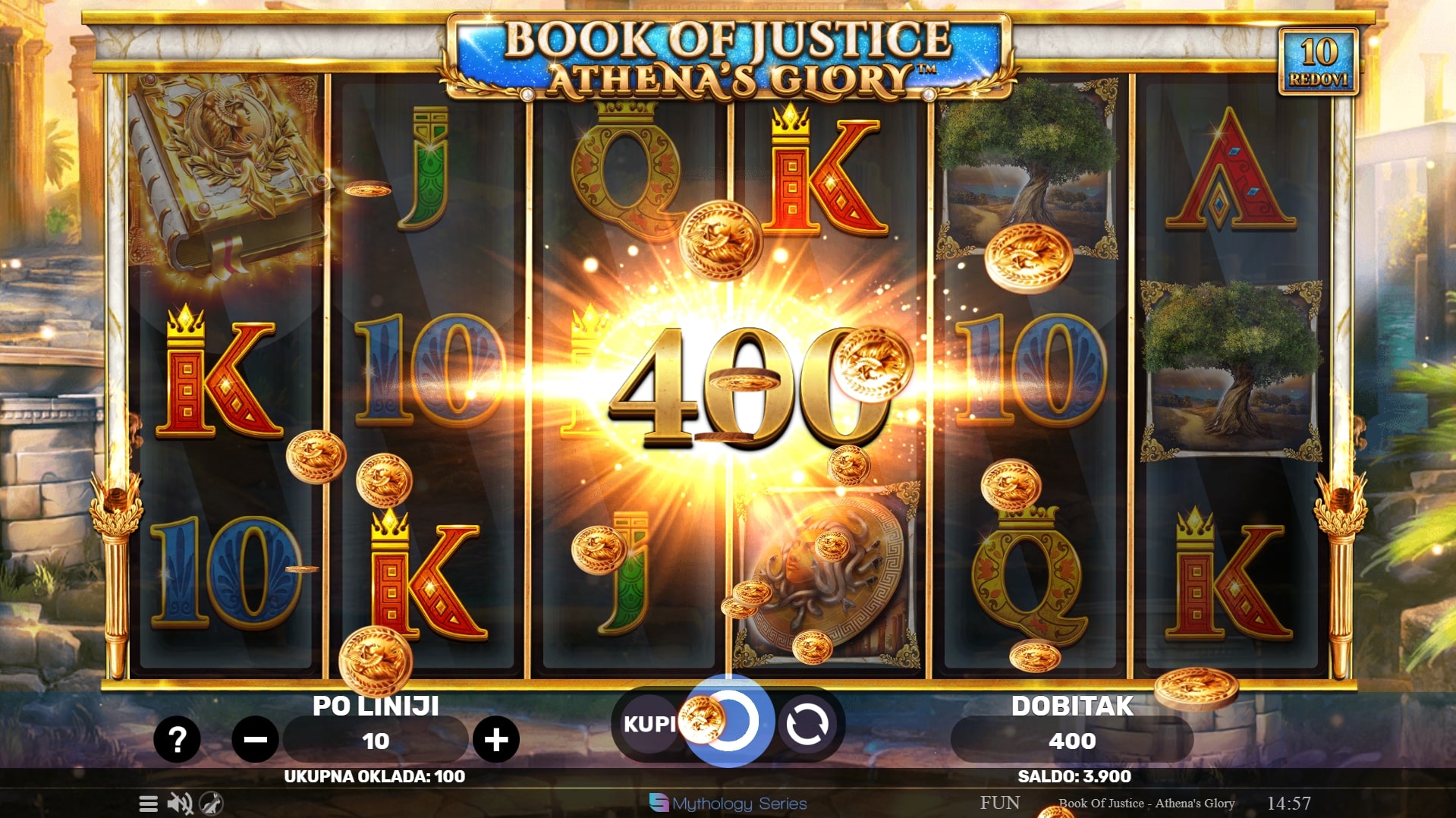Image resolution: width=1456 pixels, height=818 pixels.
Task: Decrease the PO LINIJI bet with minus
Action: click(255, 739)
